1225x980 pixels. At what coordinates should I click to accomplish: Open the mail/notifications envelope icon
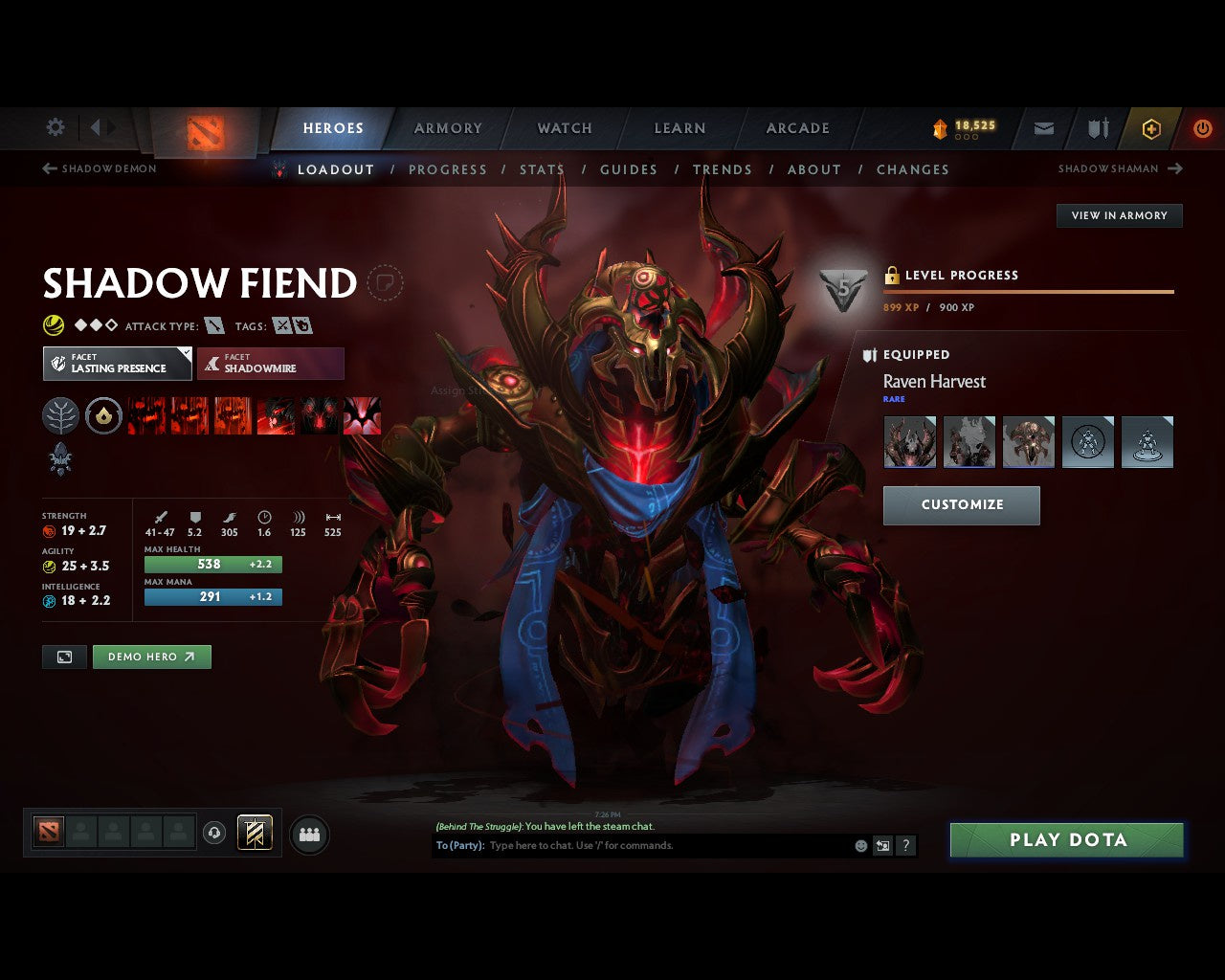click(1042, 128)
